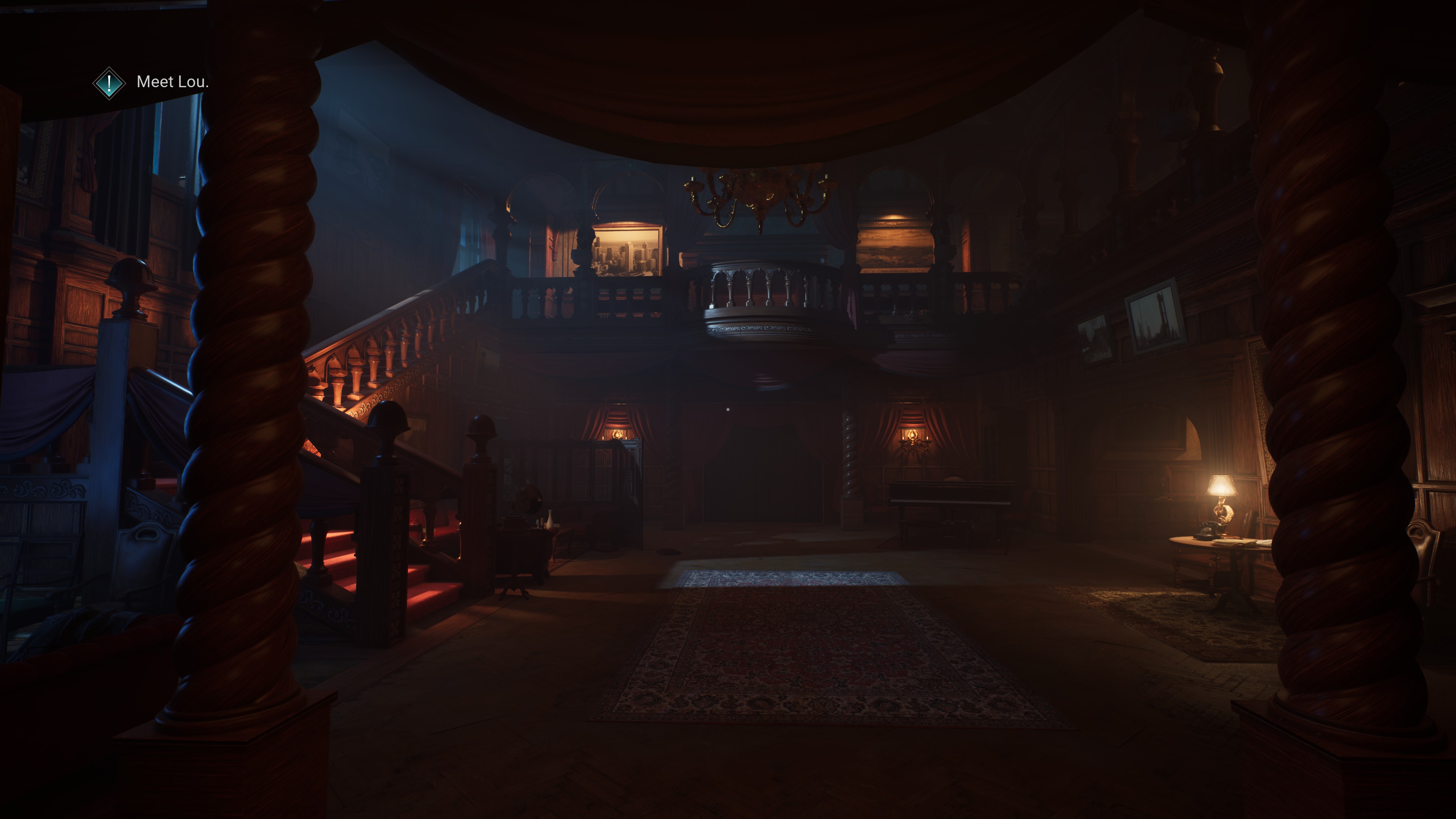Screen dimensions: 1456x819
Task: Click the crosshair dot at screen center
Action: (x=728, y=409)
